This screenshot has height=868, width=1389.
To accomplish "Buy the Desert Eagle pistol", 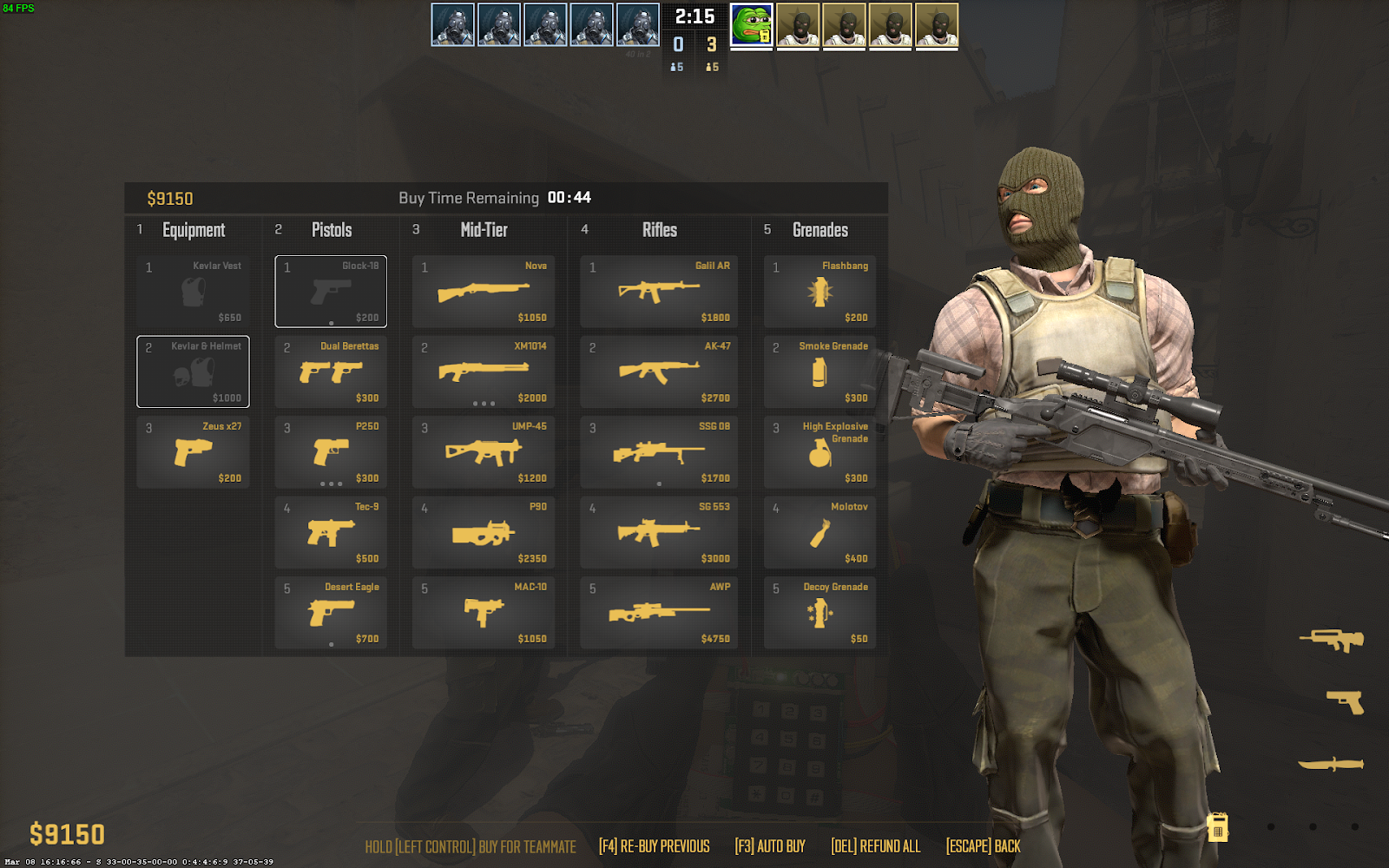I will click(331, 613).
